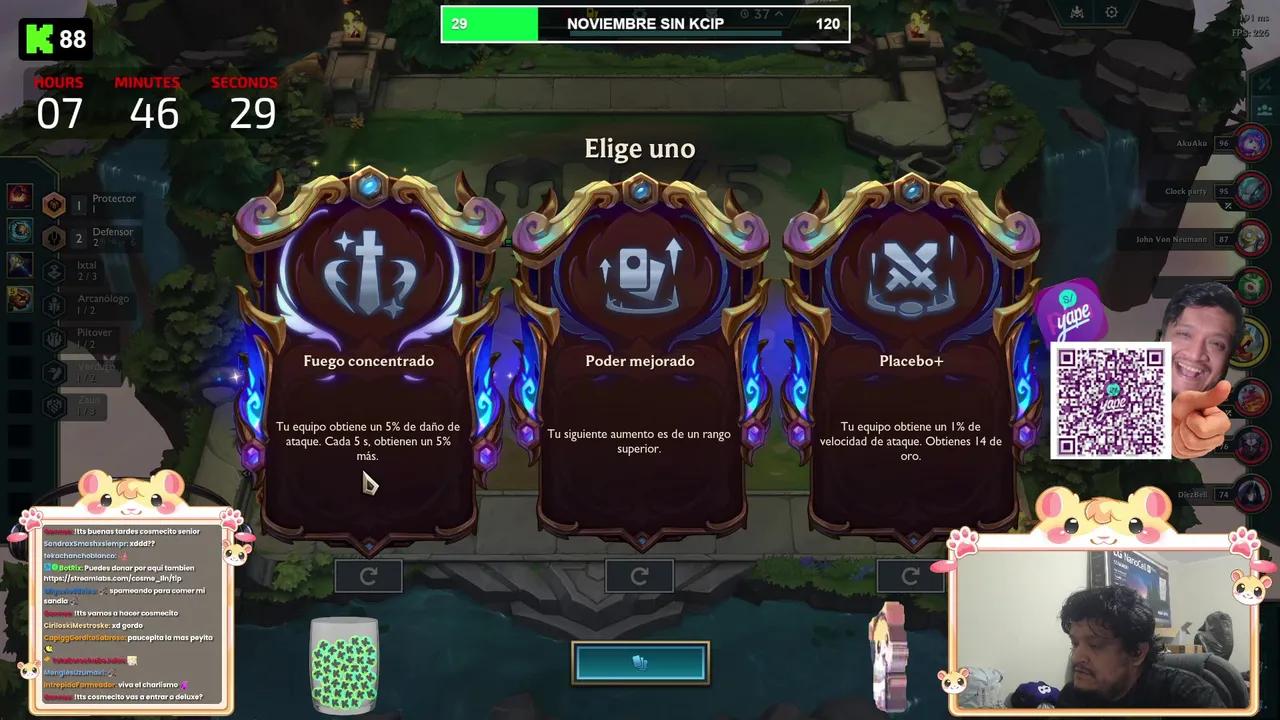This screenshot has width=1280, height=720.
Task: Click the Ixtal trait icon in the sidebar
Action: (x=53, y=269)
